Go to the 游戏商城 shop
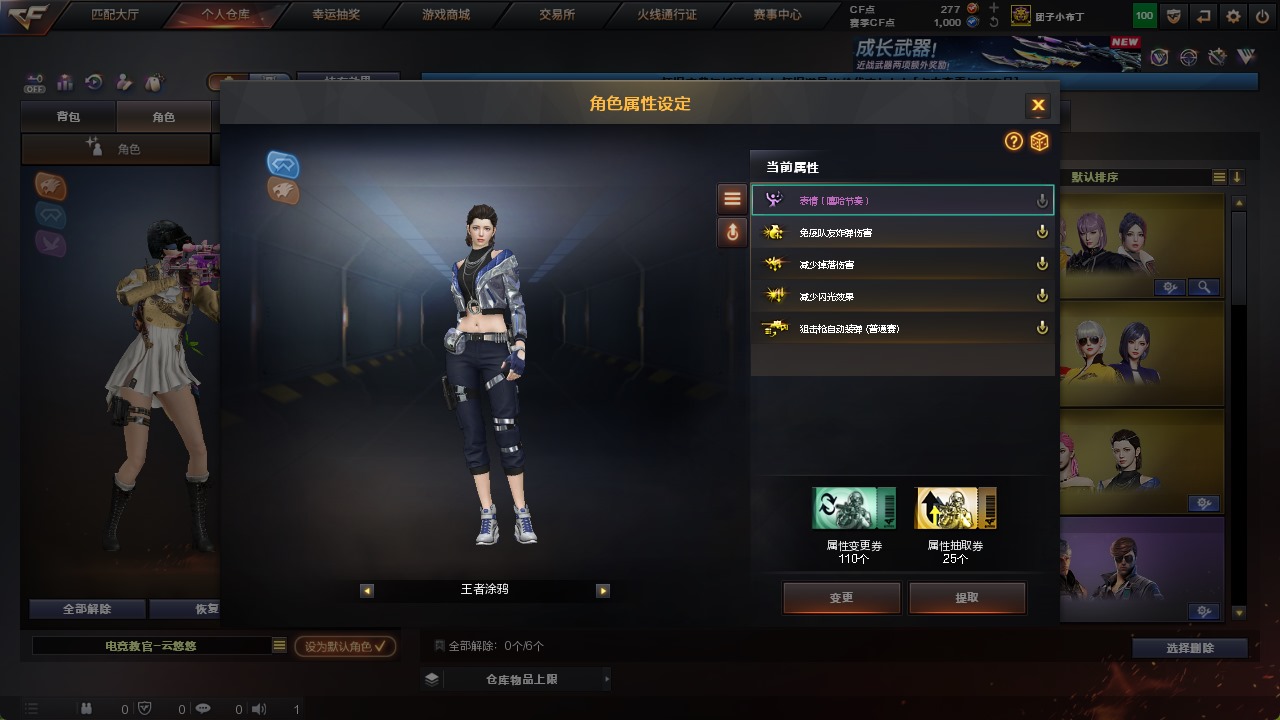This screenshot has height=720, width=1280. (446, 15)
